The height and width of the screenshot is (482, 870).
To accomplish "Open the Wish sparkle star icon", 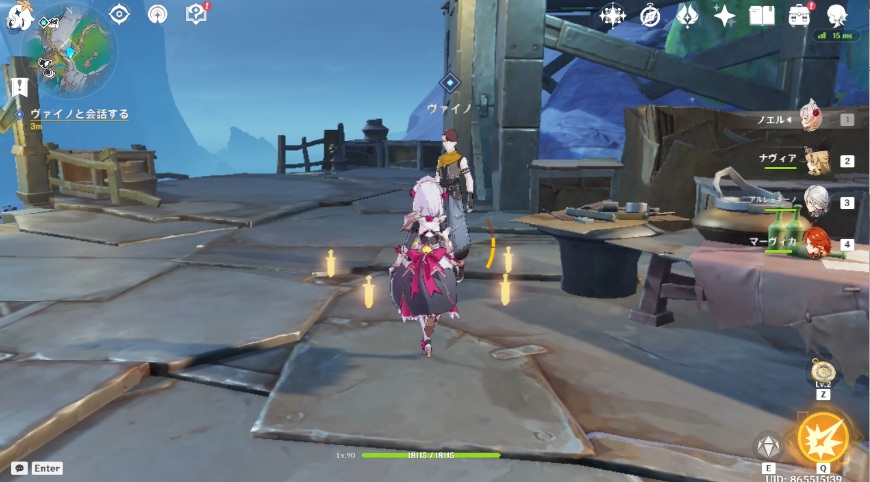I will point(725,15).
